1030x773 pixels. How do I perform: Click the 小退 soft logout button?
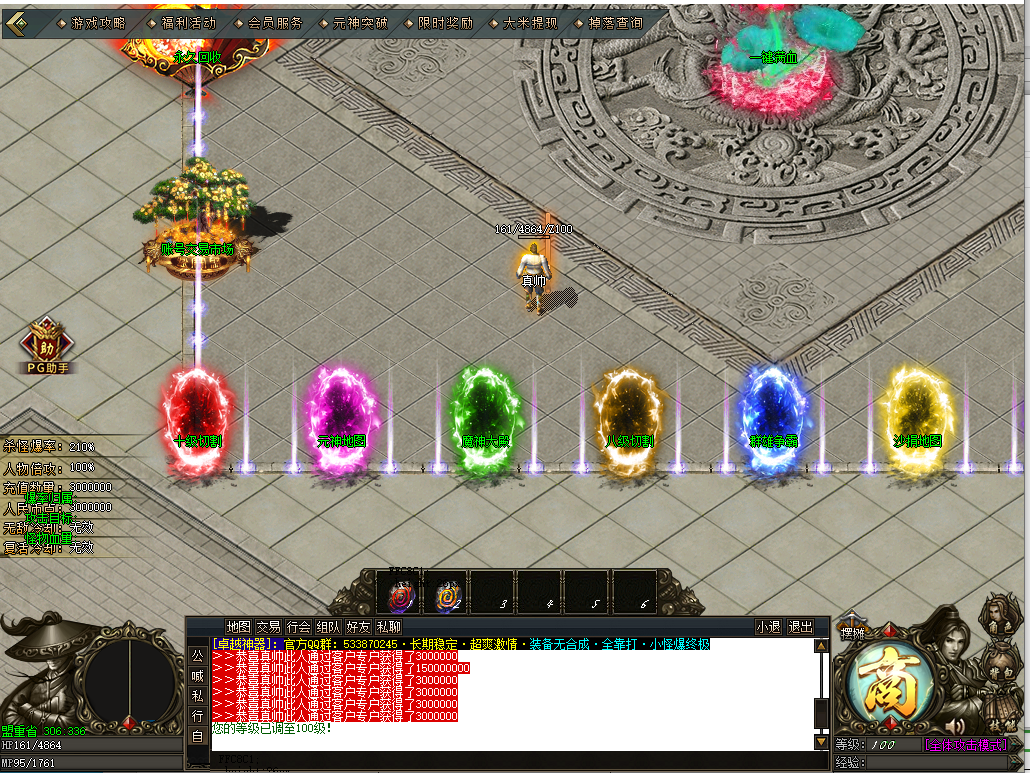coord(768,627)
